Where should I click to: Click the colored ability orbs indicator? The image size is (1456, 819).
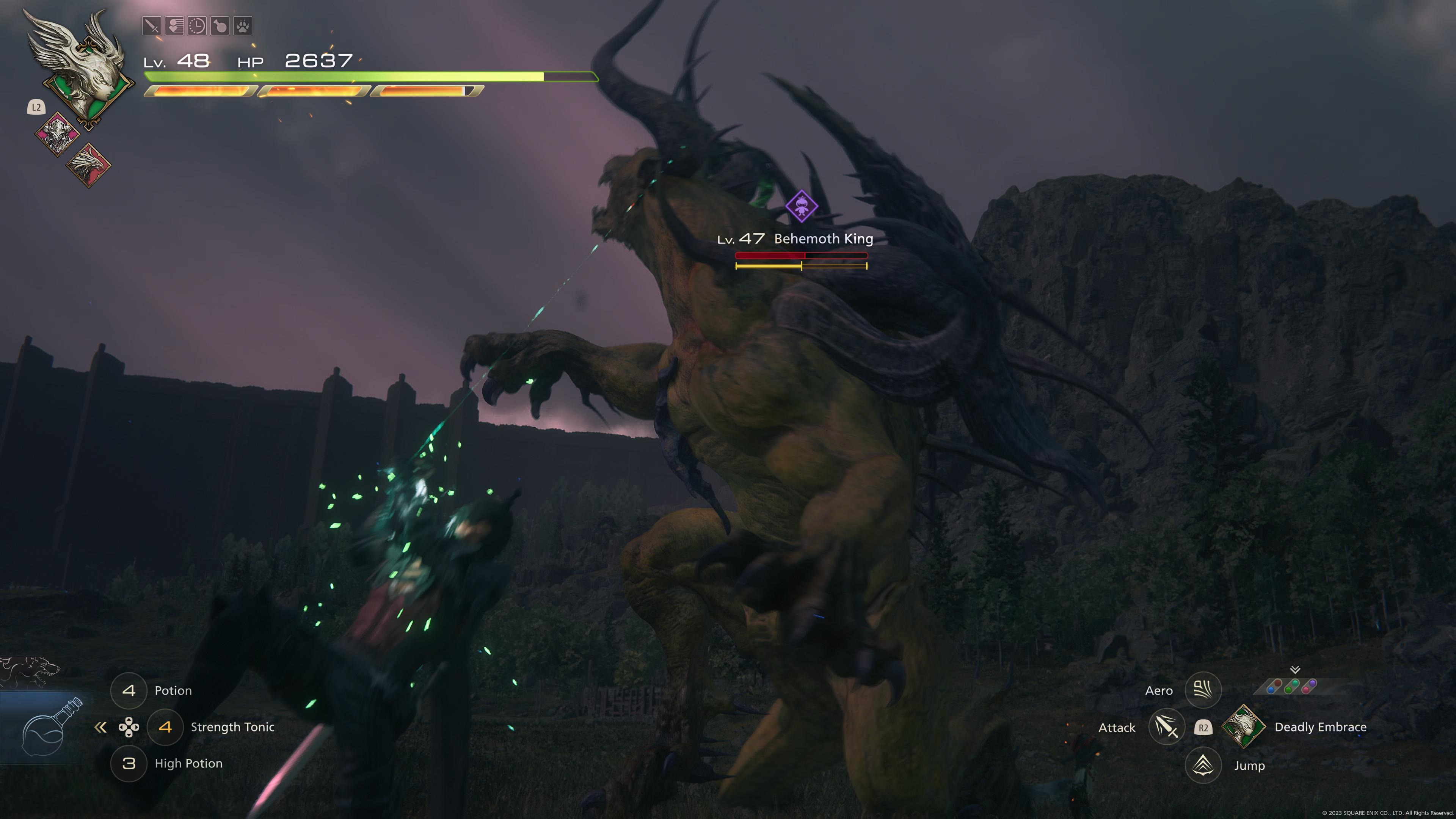pos(1291,686)
